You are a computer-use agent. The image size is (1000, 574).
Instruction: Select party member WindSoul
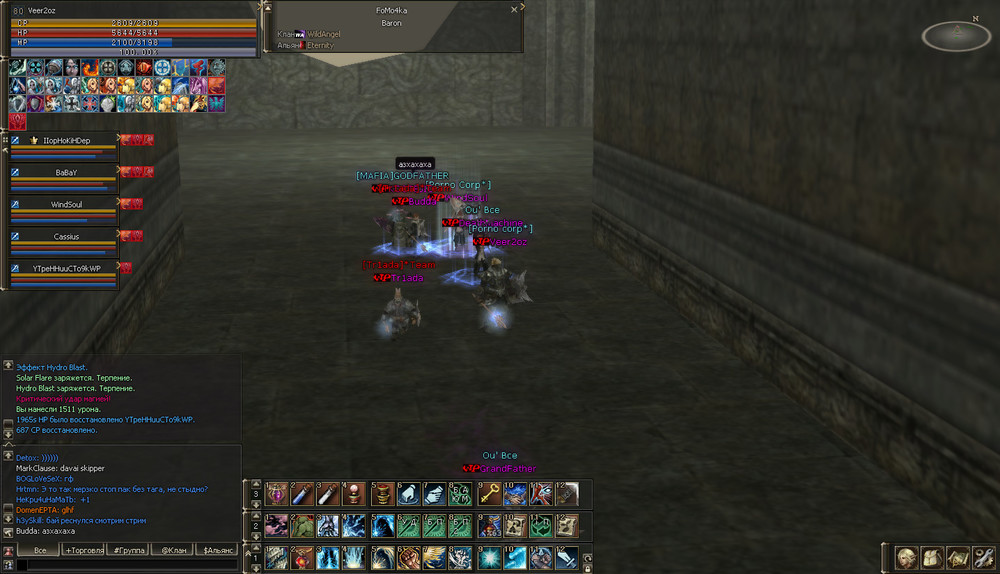pyautogui.click(x=66, y=204)
